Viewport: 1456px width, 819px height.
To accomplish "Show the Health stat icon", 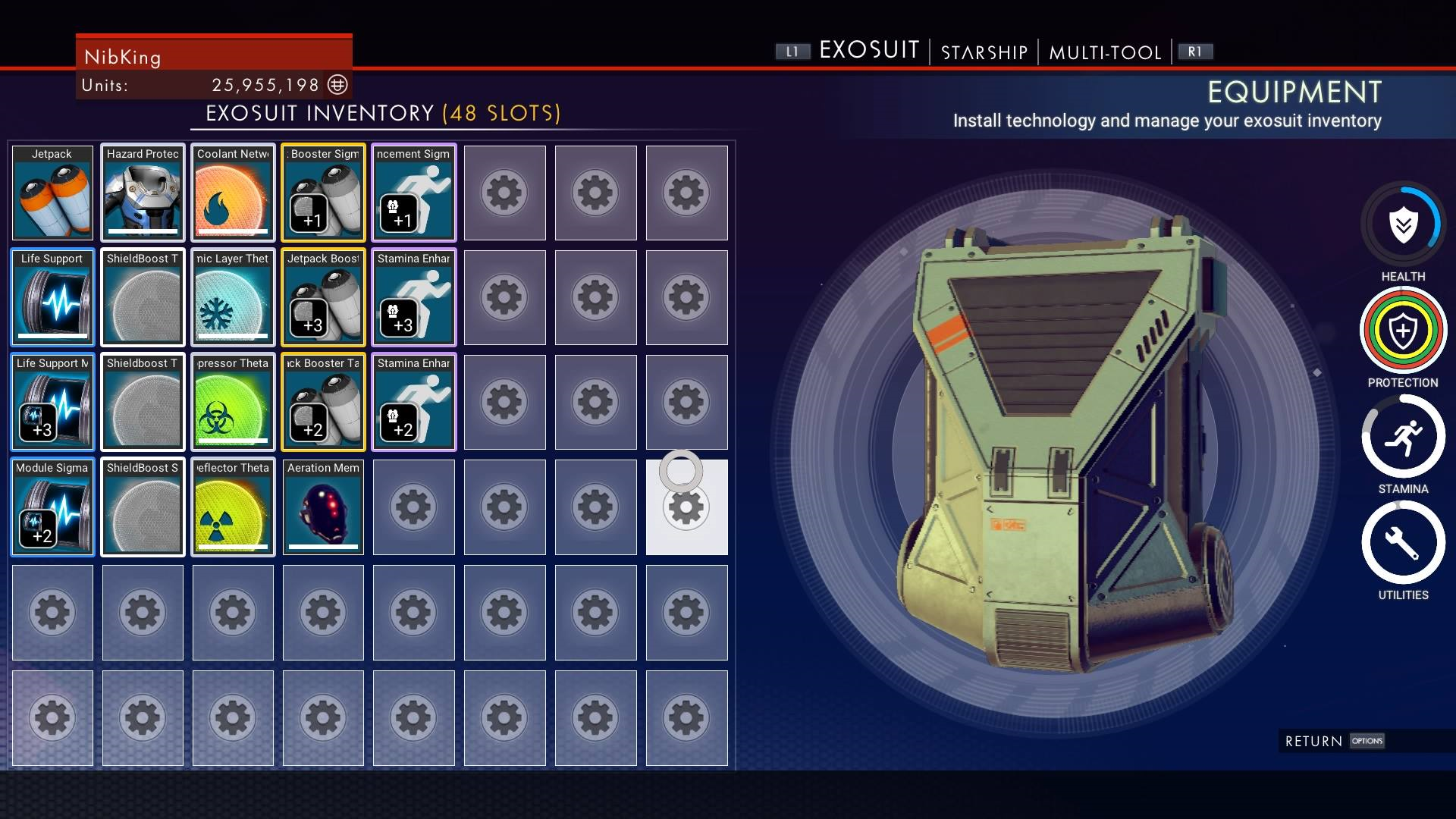I will (x=1403, y=224).
